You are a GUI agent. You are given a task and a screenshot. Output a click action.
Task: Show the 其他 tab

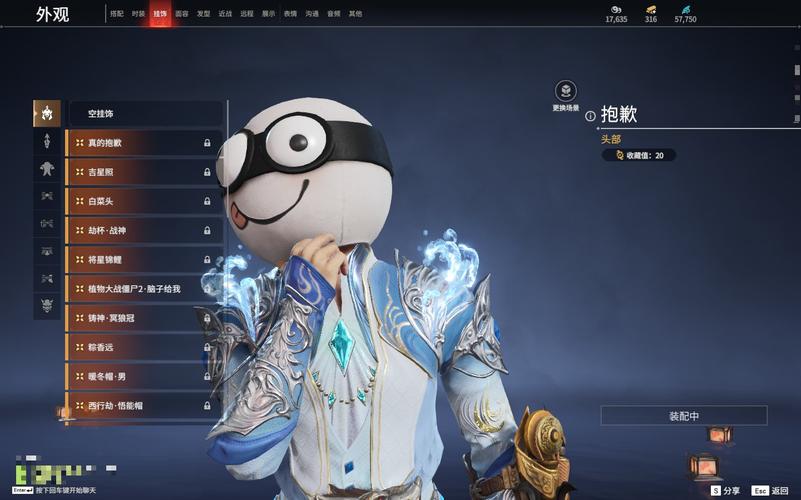(356, 14)
